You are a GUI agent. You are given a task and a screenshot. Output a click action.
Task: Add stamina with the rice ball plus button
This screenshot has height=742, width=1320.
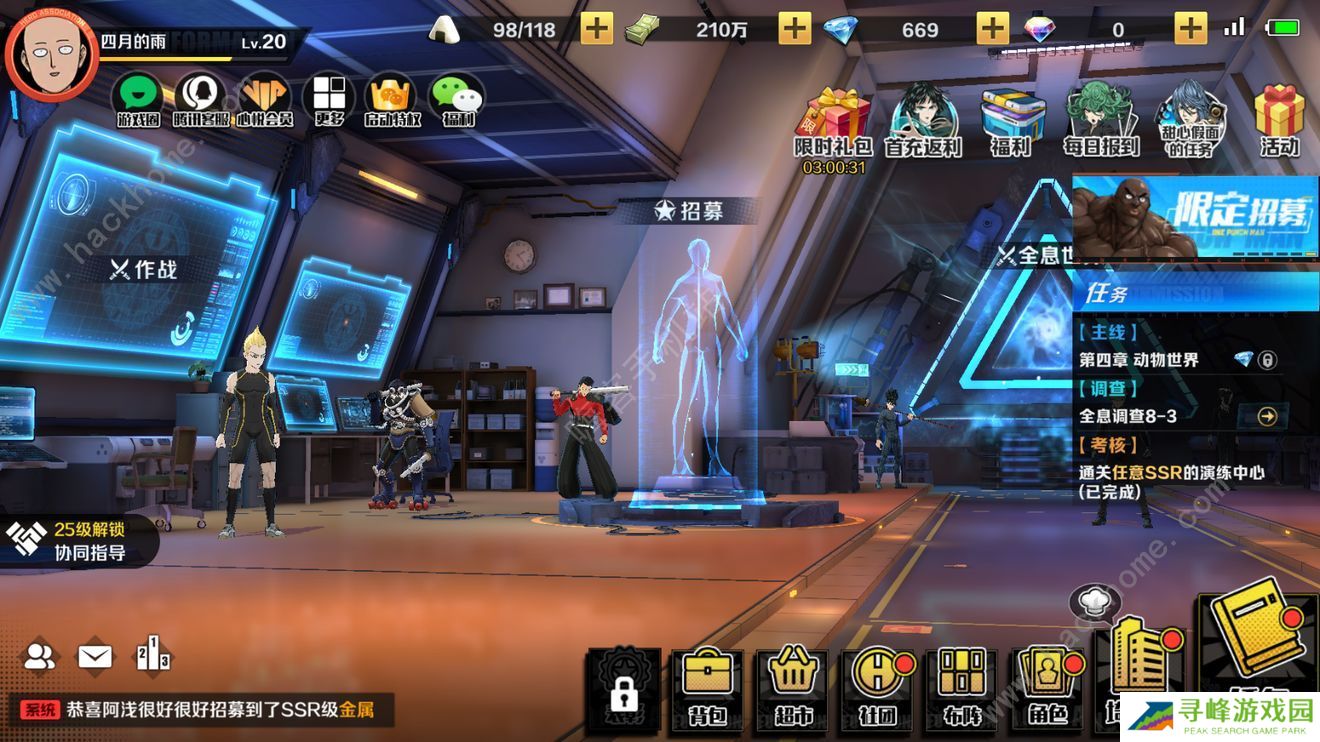(x=596, y=29)
